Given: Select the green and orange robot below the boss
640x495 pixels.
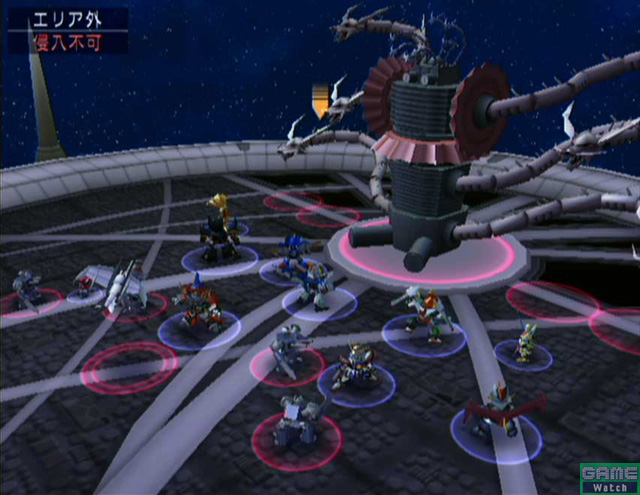Looking at the screenshot, I should point(425,310).
